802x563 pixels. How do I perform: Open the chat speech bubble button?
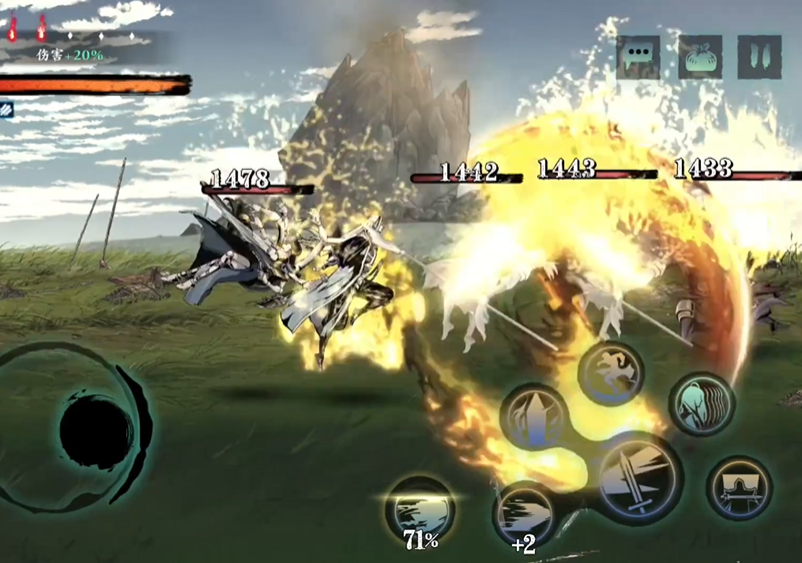click(638, 57)
